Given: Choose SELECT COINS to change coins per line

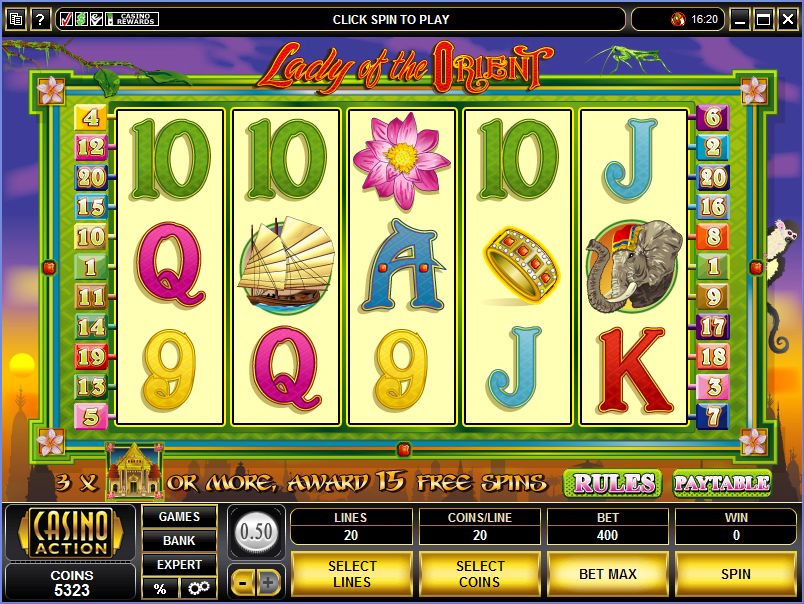Looking at the screenshot, I should [479, 574].
